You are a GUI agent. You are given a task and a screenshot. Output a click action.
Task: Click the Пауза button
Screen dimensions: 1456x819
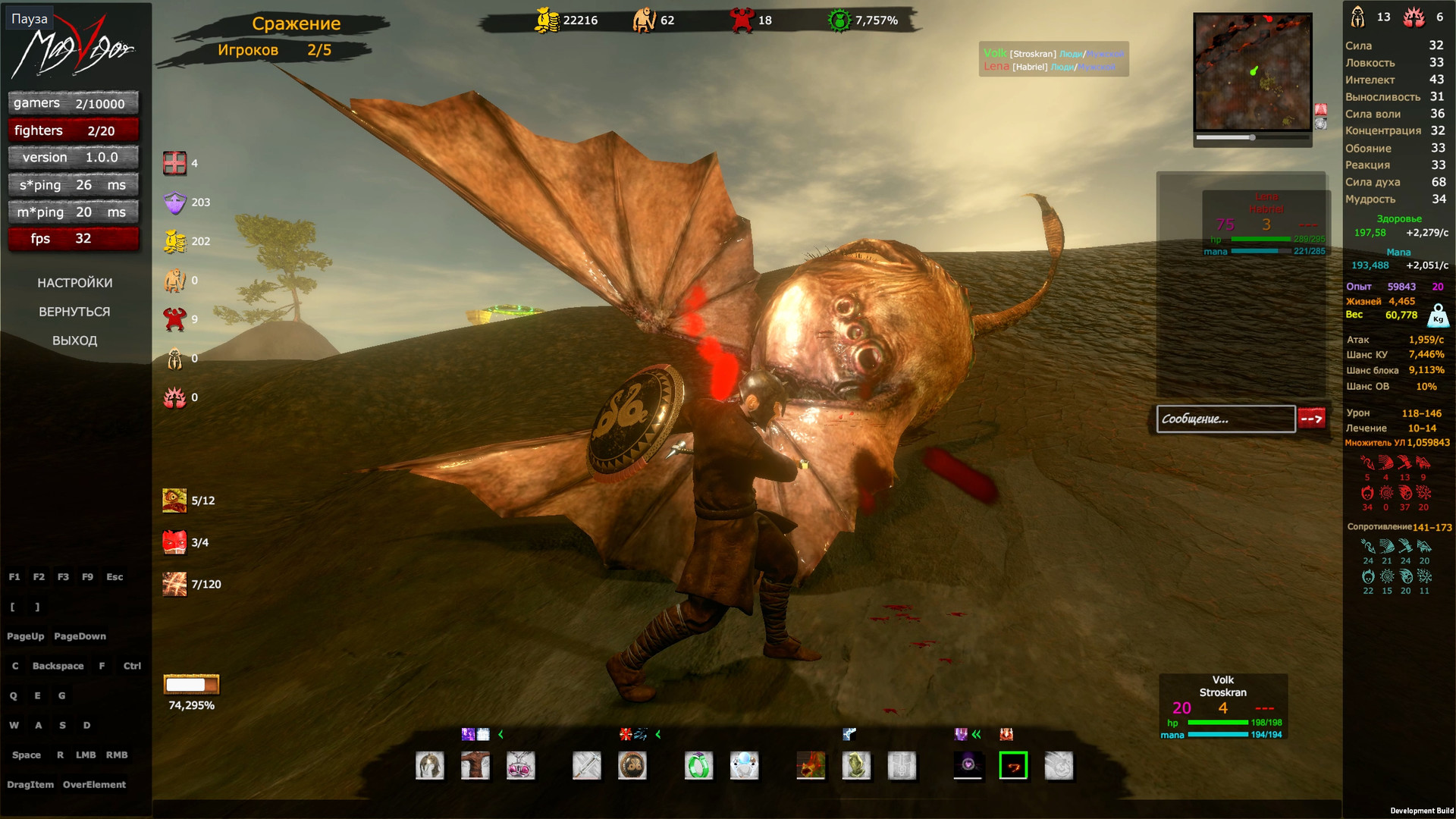tap(29, 17)
